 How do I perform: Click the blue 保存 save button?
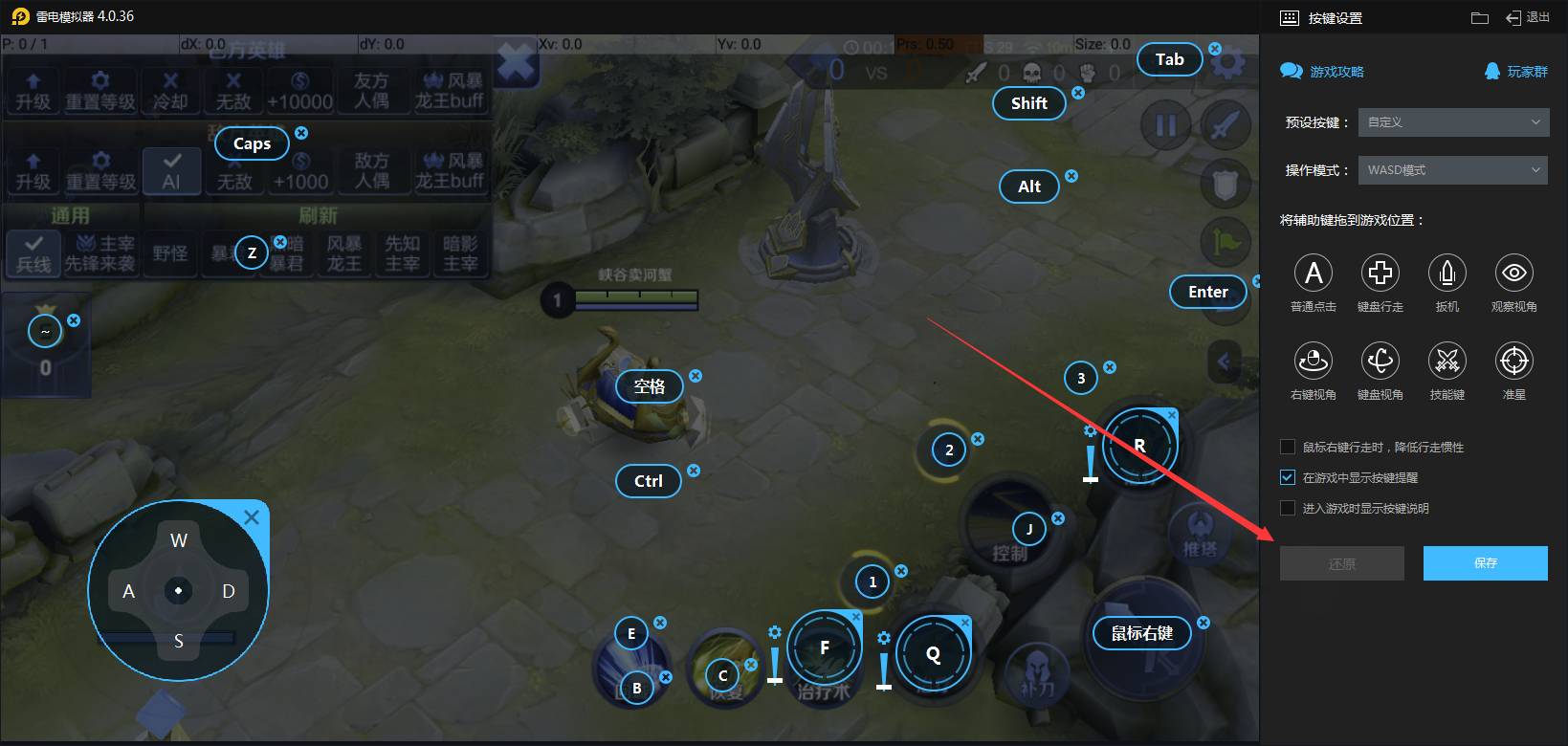pos(1485,563)
